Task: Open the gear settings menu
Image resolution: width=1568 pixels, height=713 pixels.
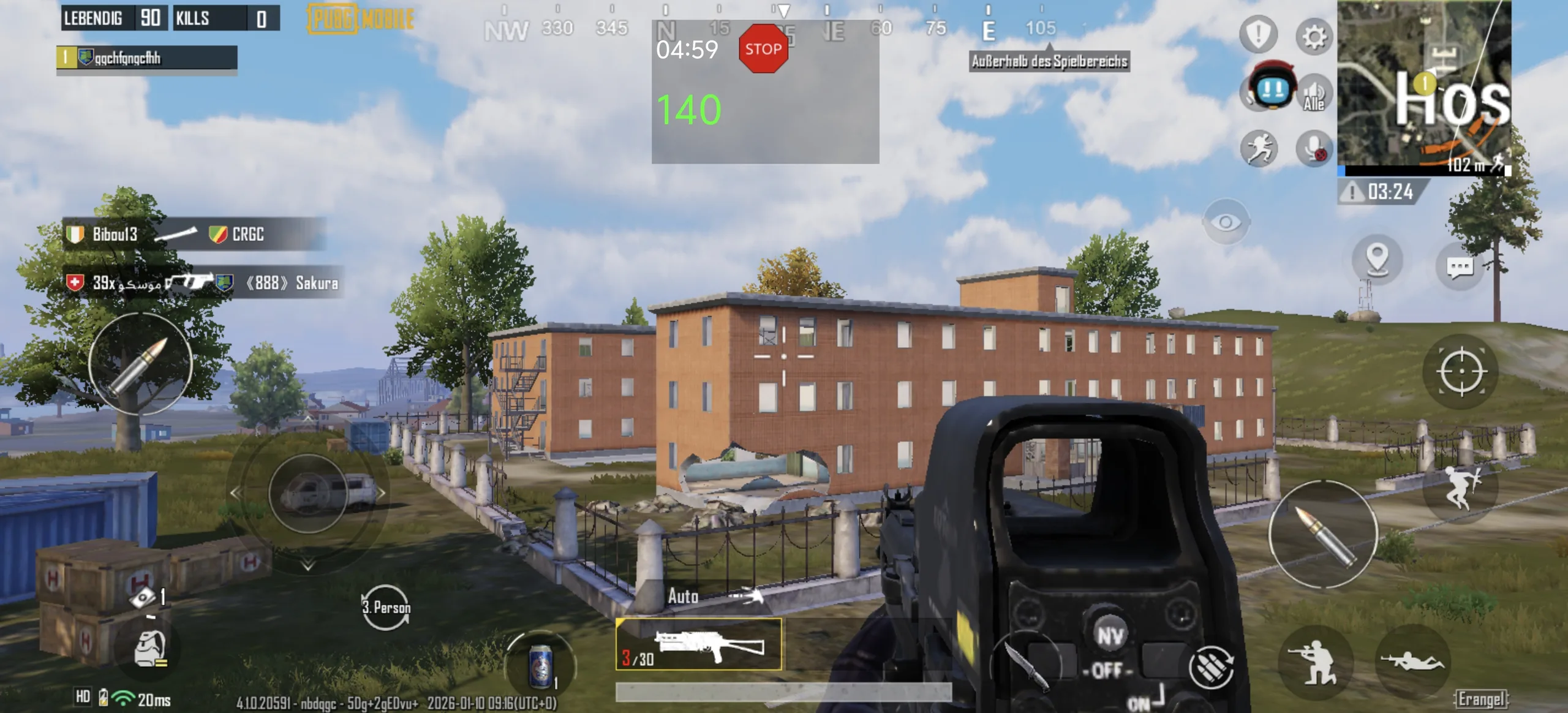Action: click(1313, 37)
